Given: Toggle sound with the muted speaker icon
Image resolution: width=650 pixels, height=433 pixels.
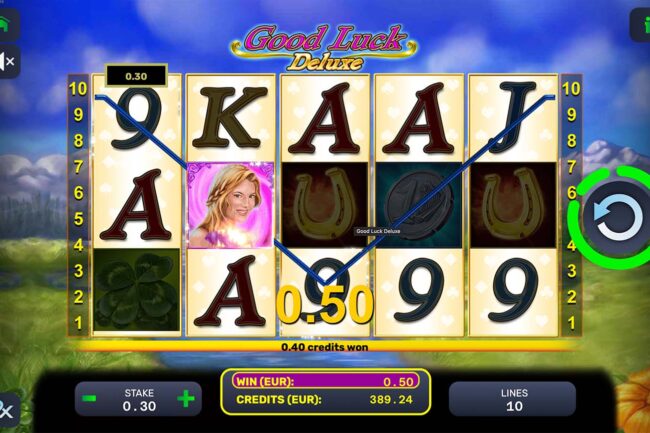Looking at the screenshot, I should (x=6, y=61).
